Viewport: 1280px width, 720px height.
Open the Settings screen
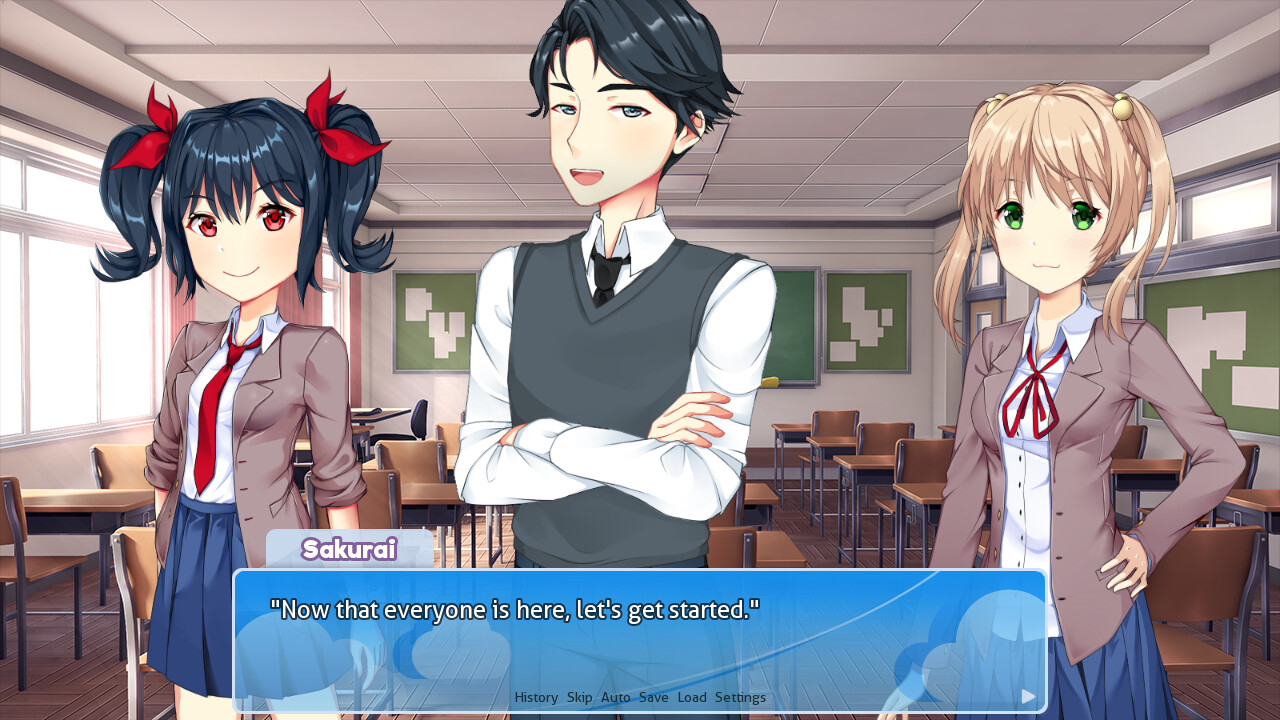coord(740,697)
